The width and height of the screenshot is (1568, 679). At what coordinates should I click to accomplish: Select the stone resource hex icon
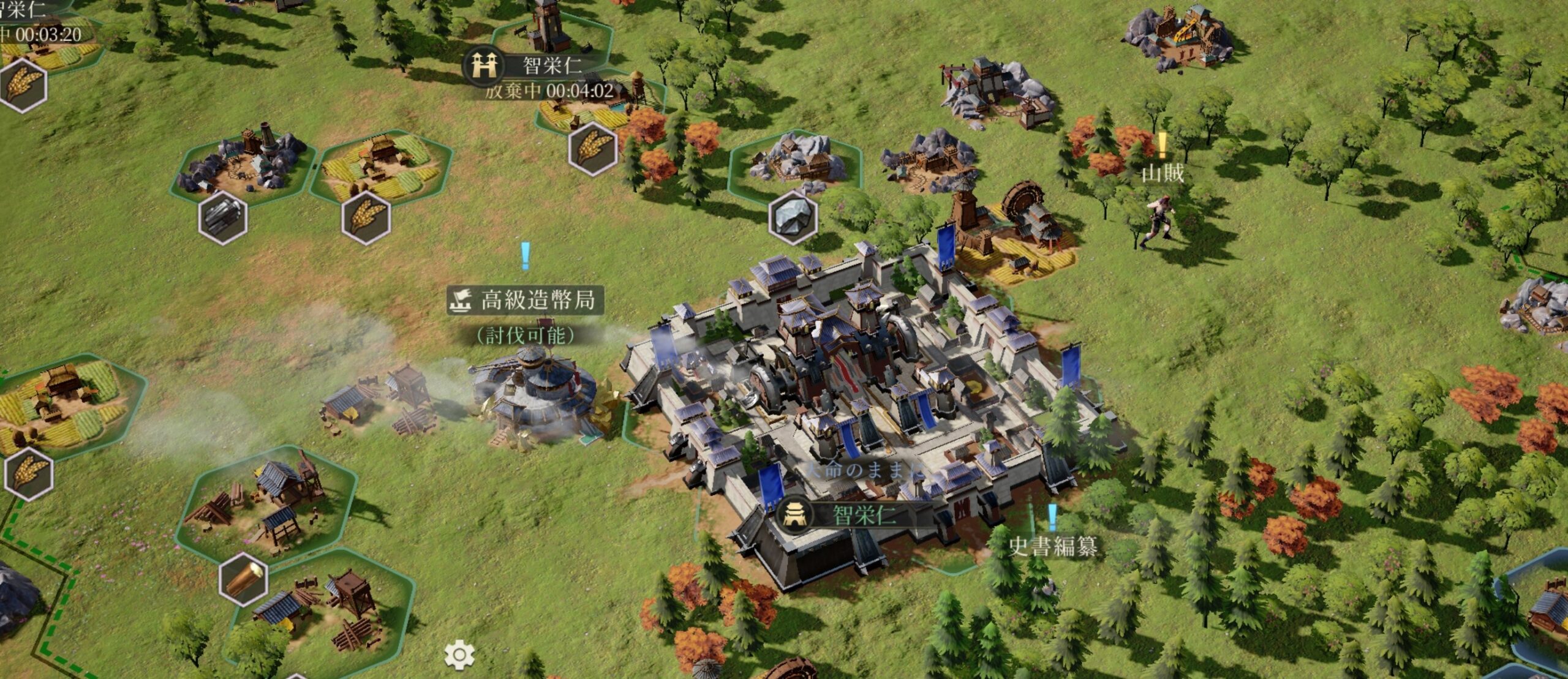[x=793, y=217]
